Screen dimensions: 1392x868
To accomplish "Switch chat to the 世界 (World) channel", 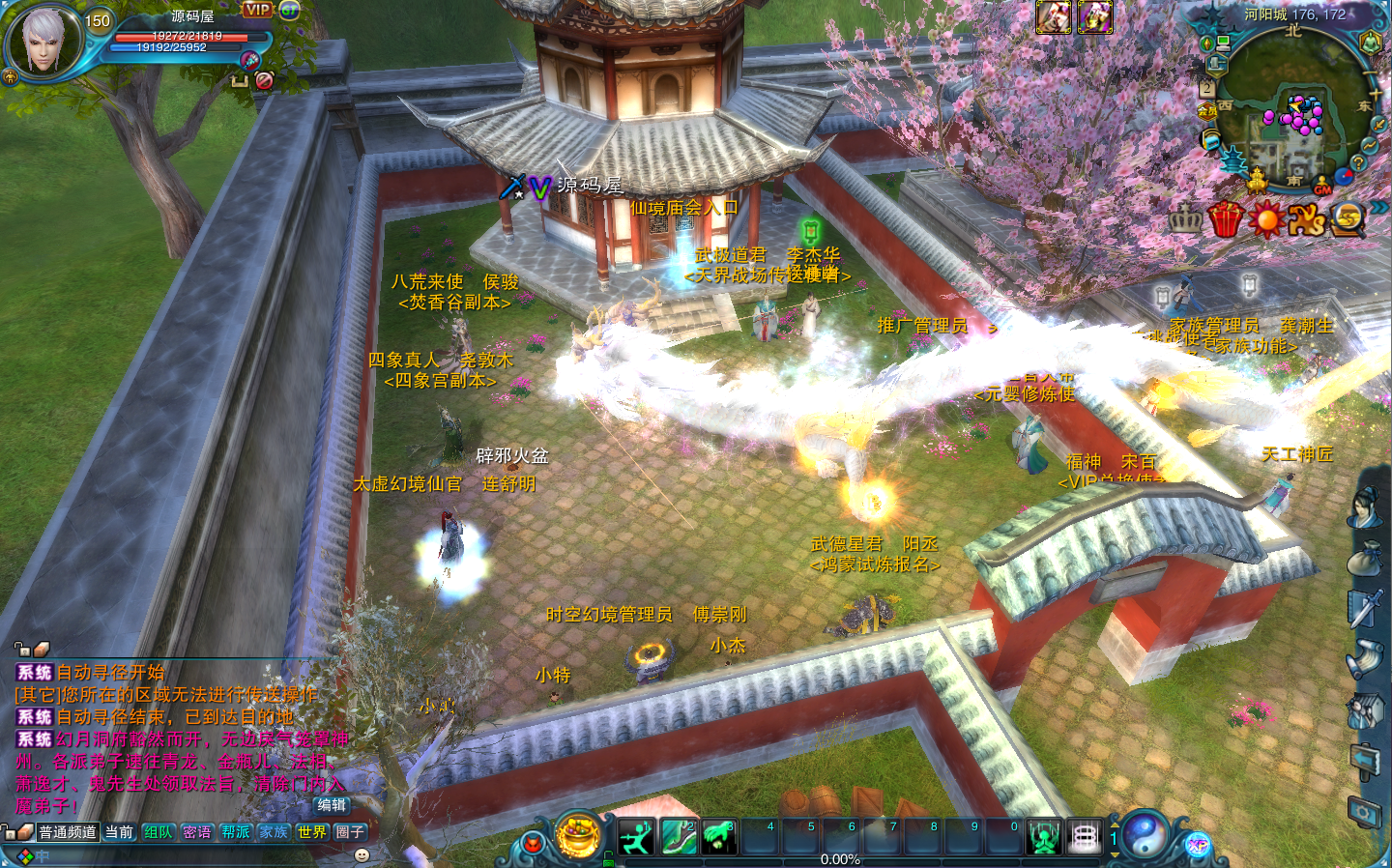I will (311, 832).
